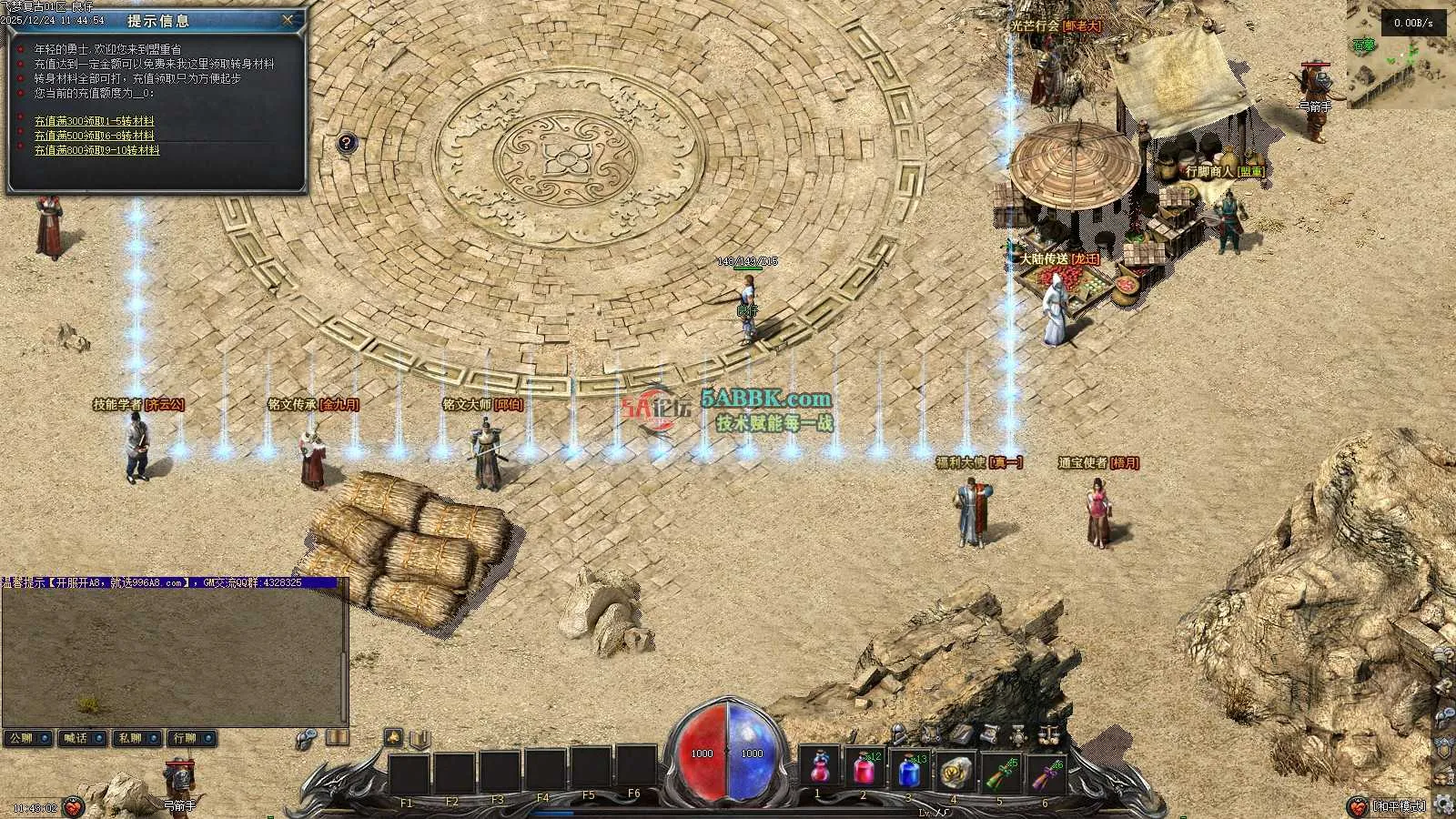
Task: Open the gear settings icon
Action: click(1442, 805)
